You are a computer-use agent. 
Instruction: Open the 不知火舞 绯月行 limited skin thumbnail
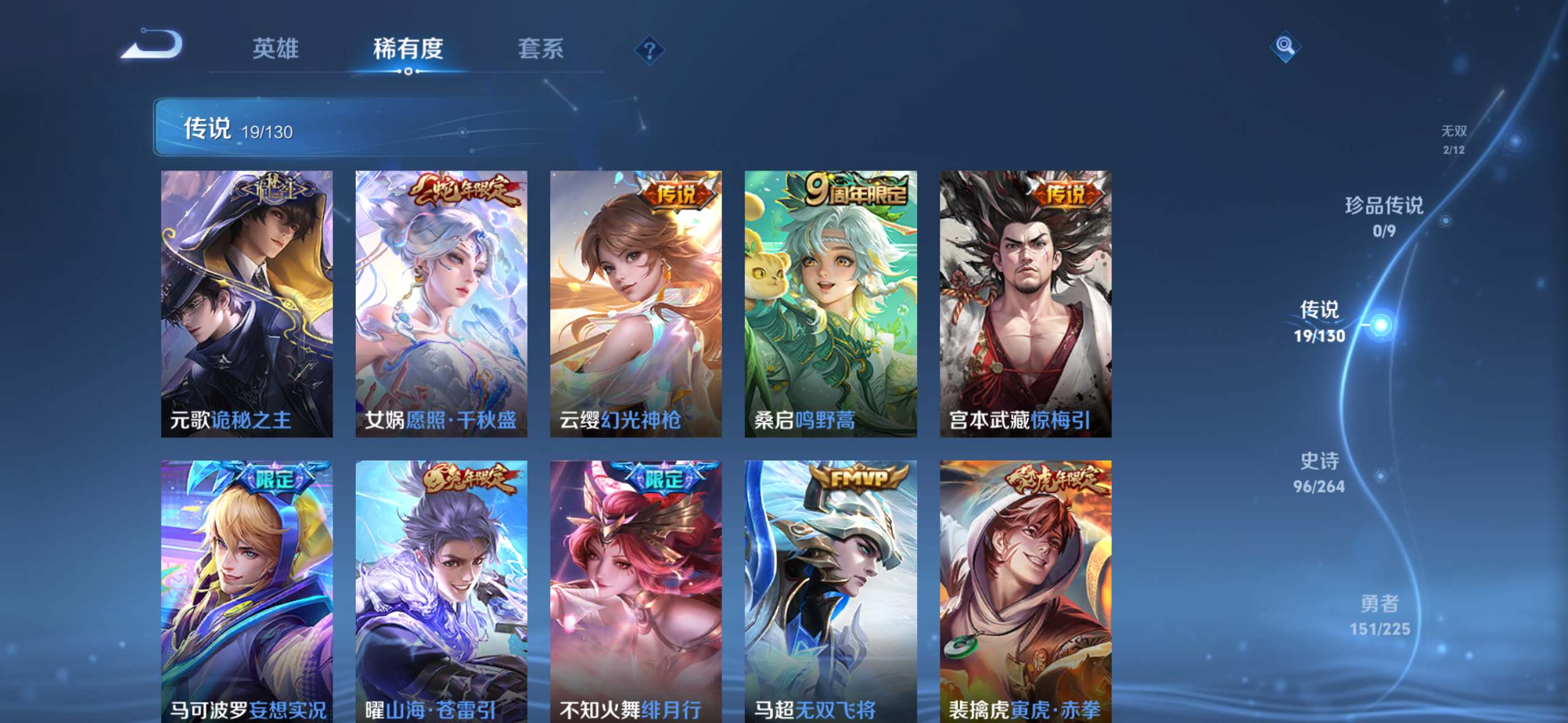point(634,589)
